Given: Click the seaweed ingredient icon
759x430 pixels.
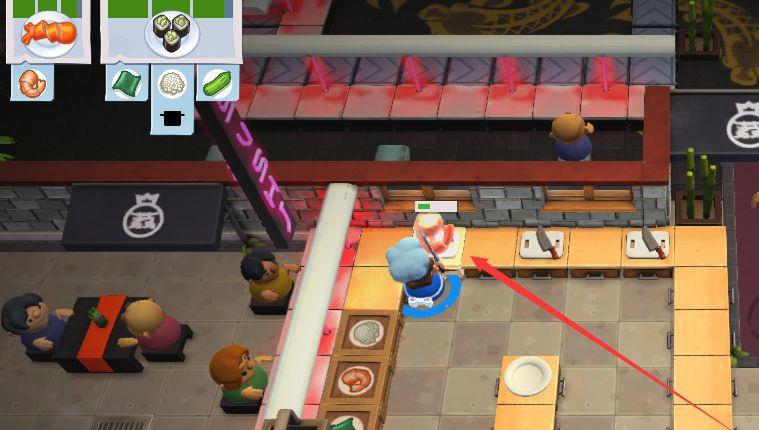Looking at the screenshot, I should 125,83.
